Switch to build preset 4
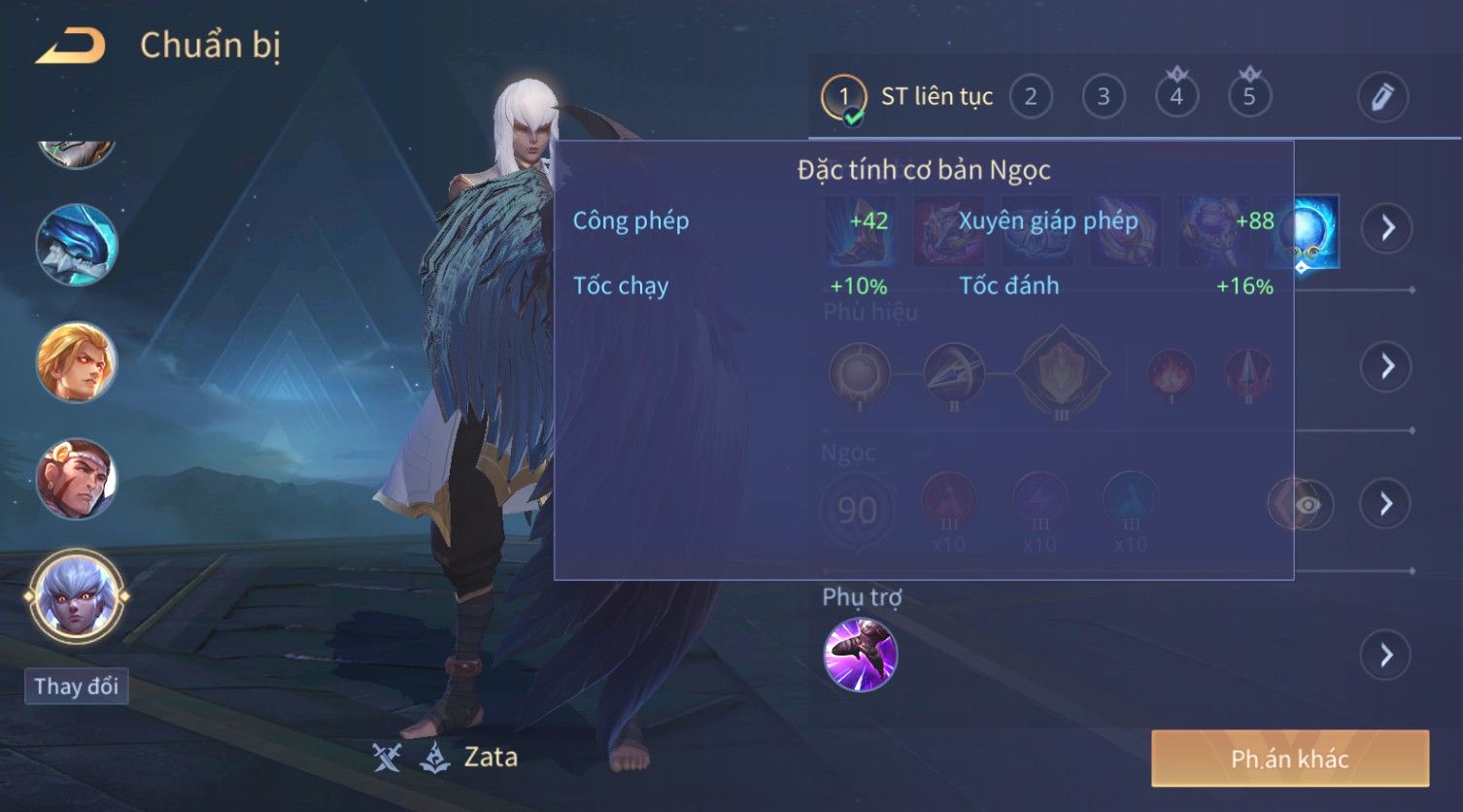1463x812 pixels. (1176, 97)
